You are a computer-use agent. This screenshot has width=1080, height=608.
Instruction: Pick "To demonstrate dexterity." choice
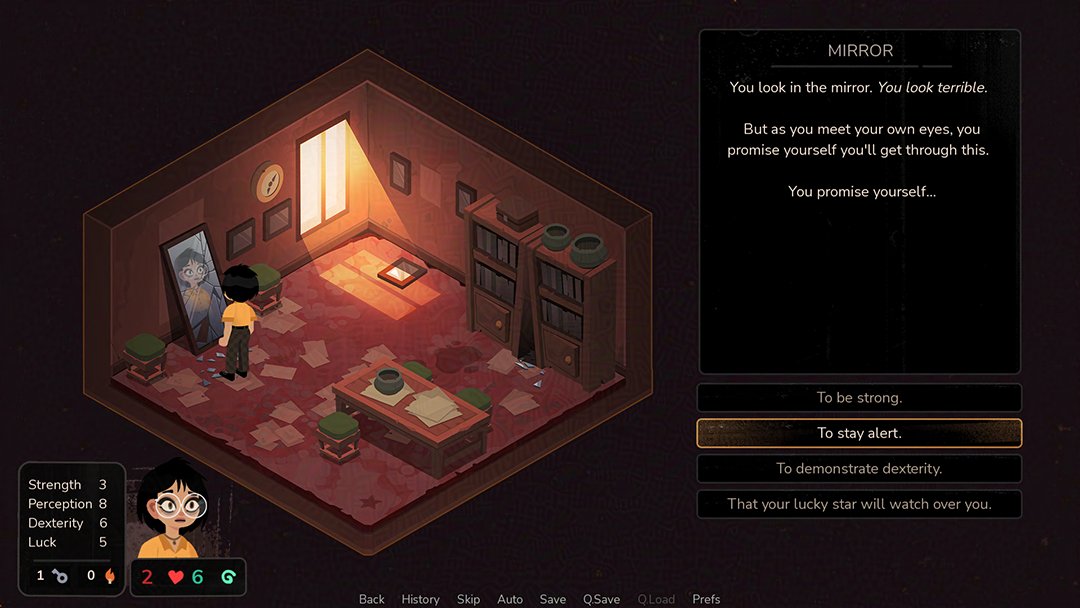point(859,468)
